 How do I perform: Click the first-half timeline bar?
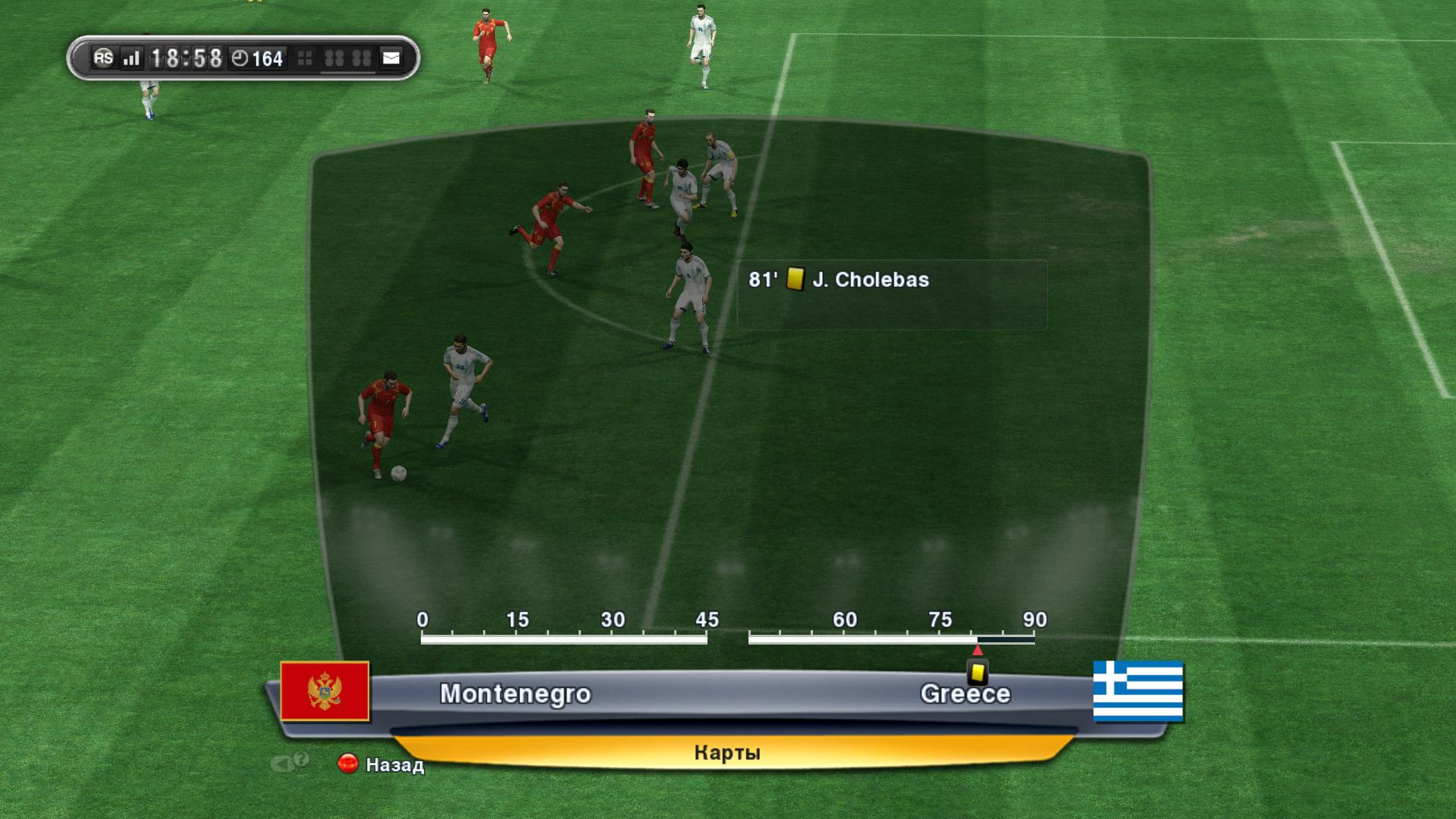563,640
